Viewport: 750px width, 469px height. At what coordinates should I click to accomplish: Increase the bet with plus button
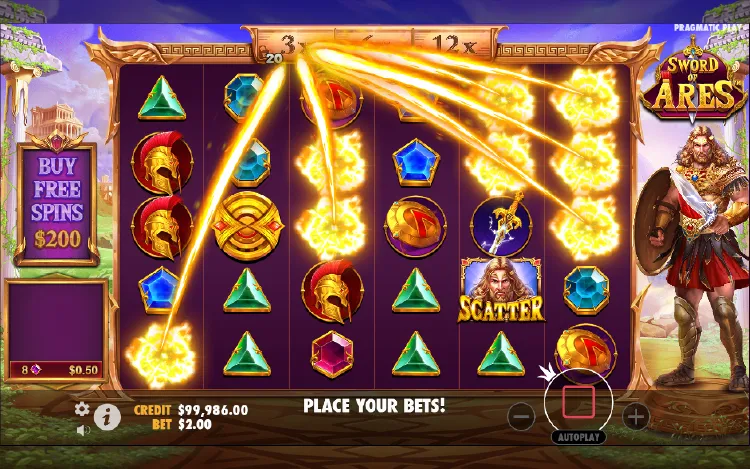tap(636, 415)
